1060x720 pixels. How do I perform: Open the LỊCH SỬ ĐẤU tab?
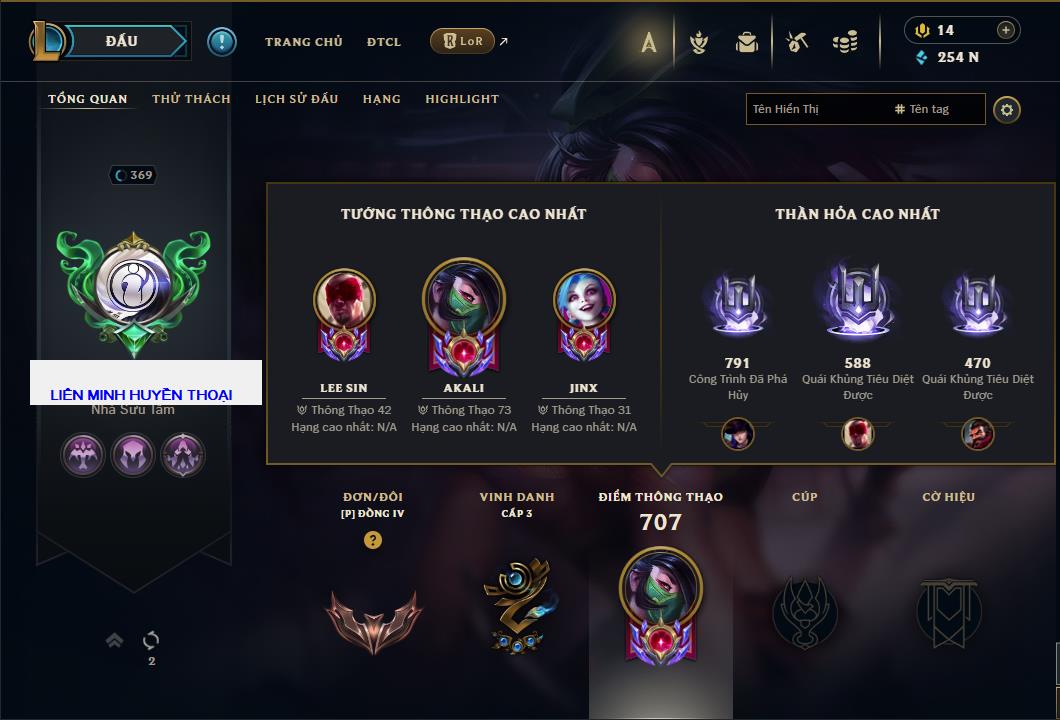click(x=296, y=99)
